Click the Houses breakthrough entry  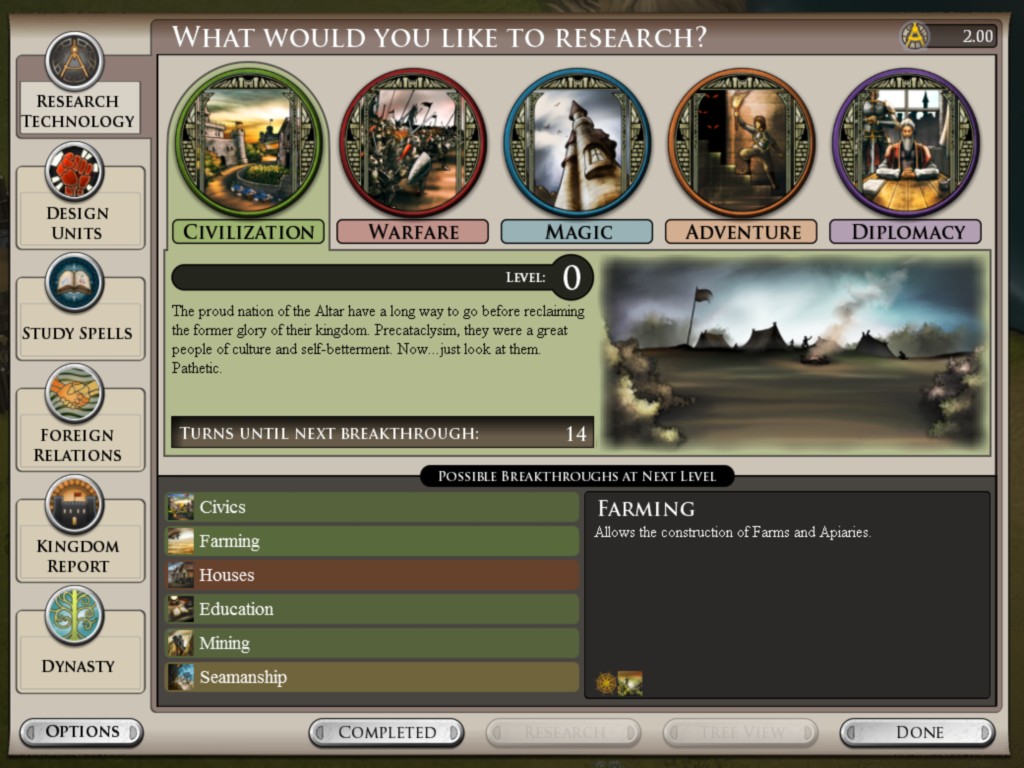pyautogui.click(x=372, y=575)
